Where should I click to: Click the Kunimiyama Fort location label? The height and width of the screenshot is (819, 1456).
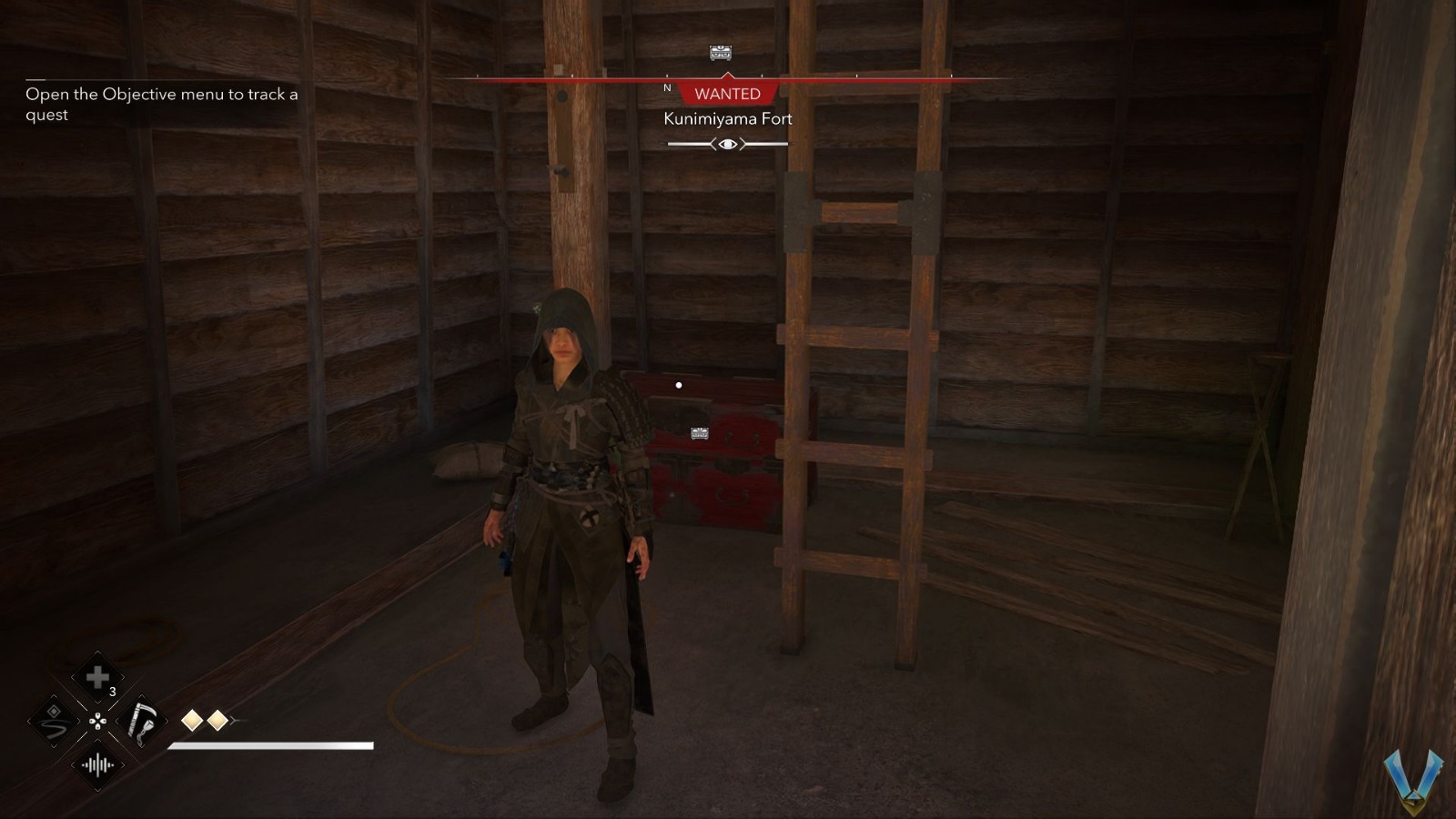727,118
